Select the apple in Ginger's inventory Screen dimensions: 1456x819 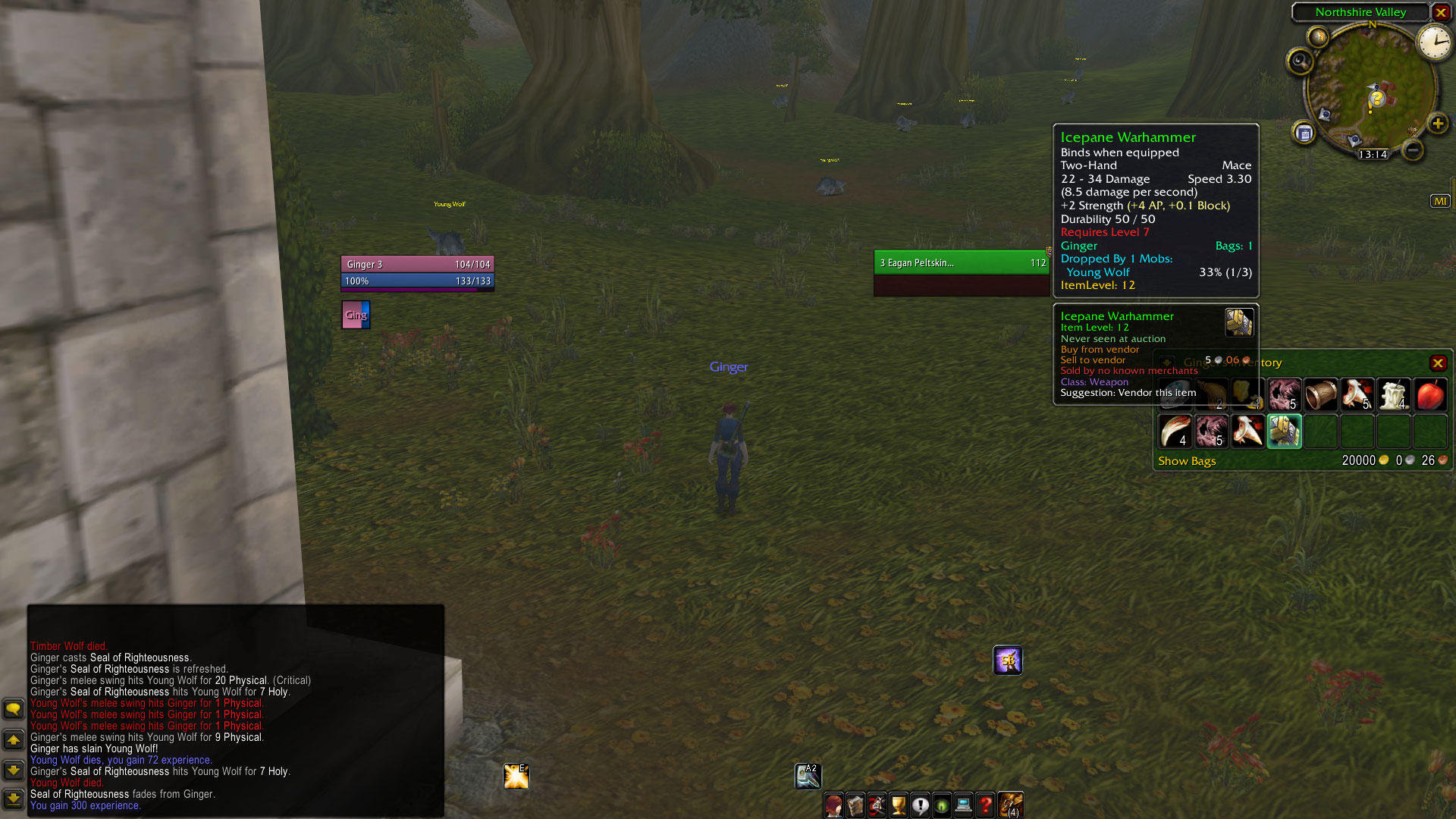[1430, 394]
